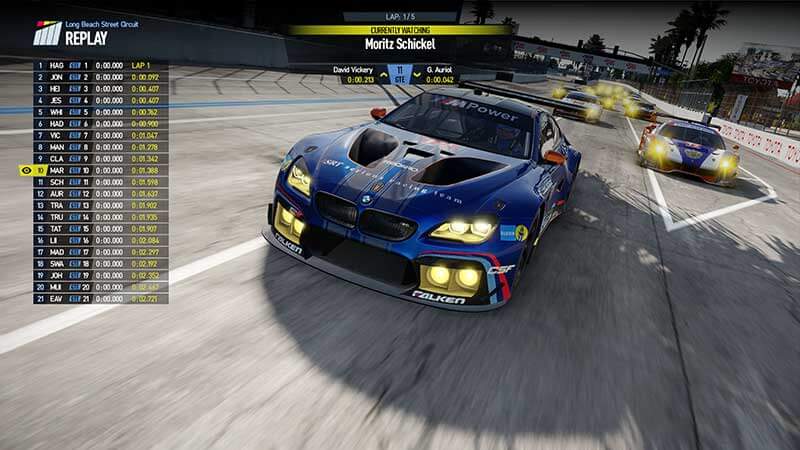Screen dimensions: 800x450
Task: Click the eye-marked MAR row
Action: pos(57,170)
